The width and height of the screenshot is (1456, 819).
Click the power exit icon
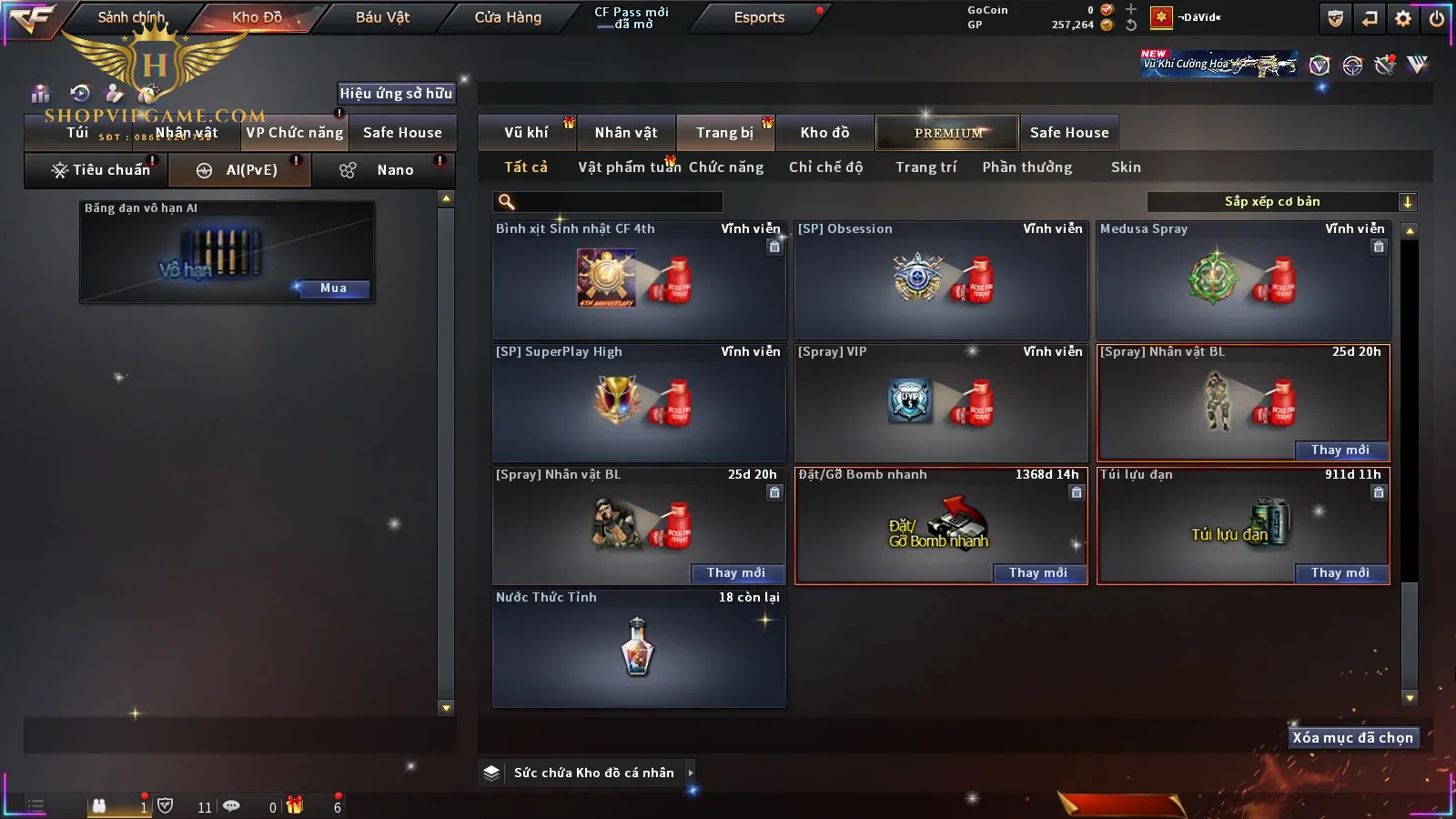click(1437, 18)
